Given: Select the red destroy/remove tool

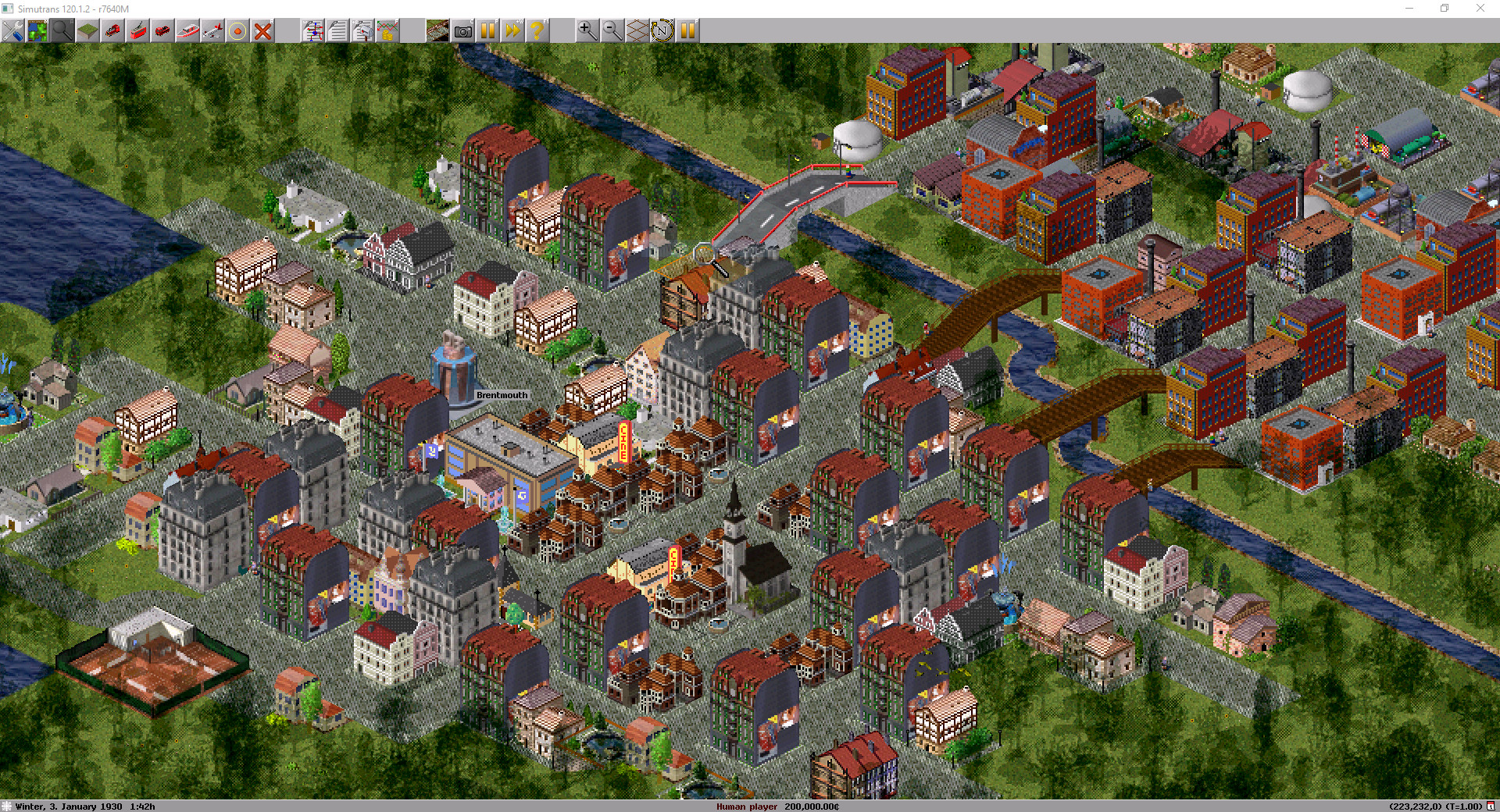Looking at the screenshot, I should coord(262,31).
